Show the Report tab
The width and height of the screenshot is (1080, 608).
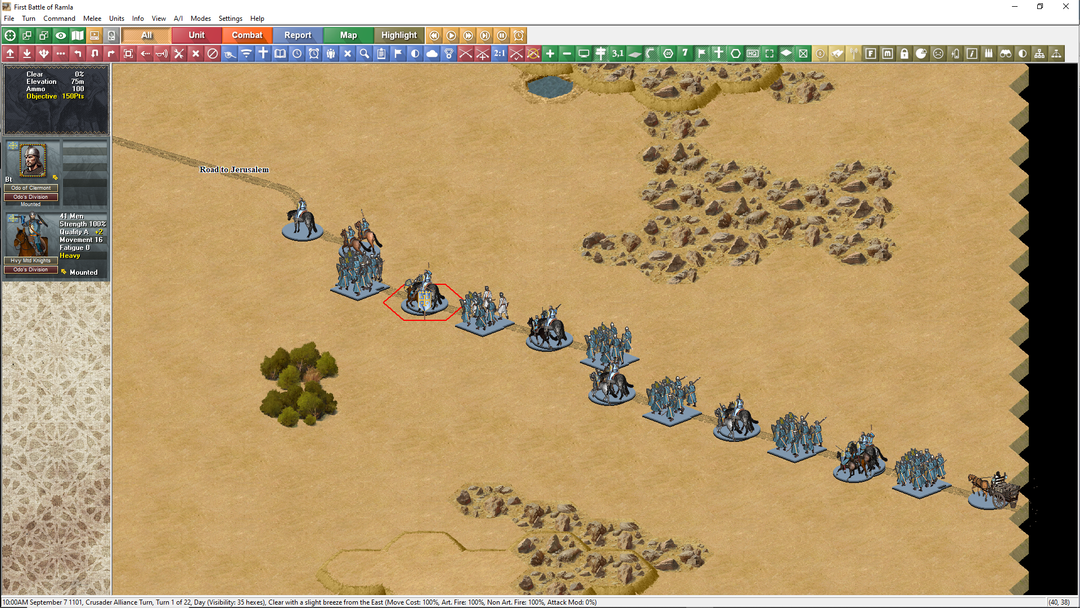tap(298, 36)
